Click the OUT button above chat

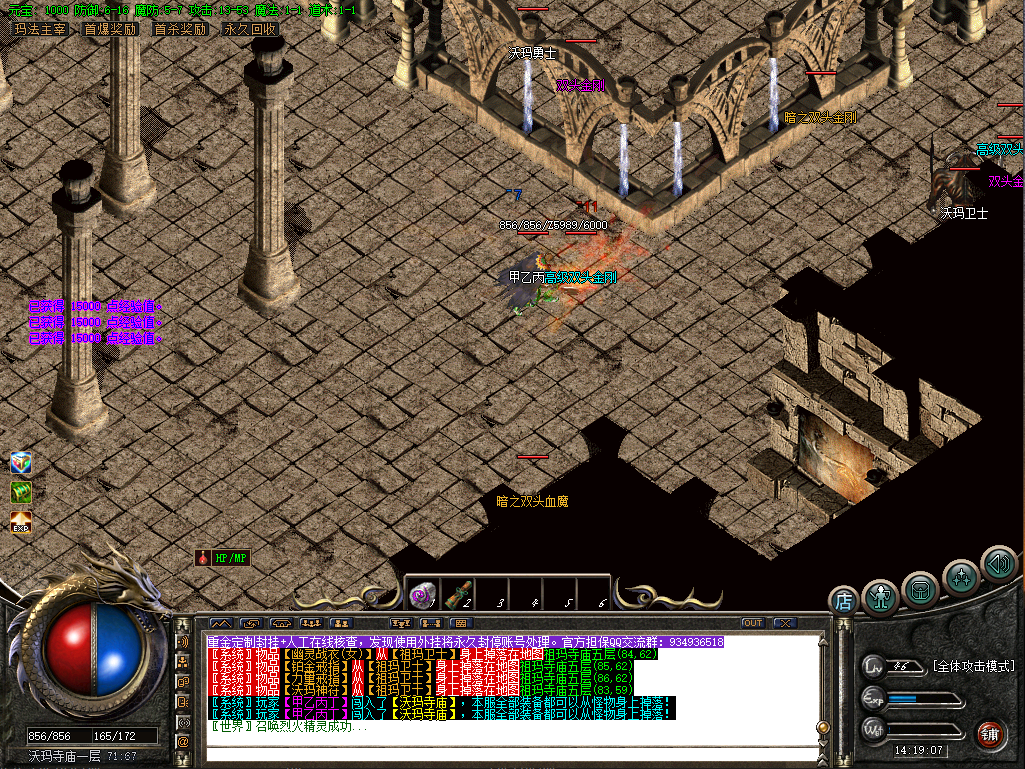click(752, 623)
